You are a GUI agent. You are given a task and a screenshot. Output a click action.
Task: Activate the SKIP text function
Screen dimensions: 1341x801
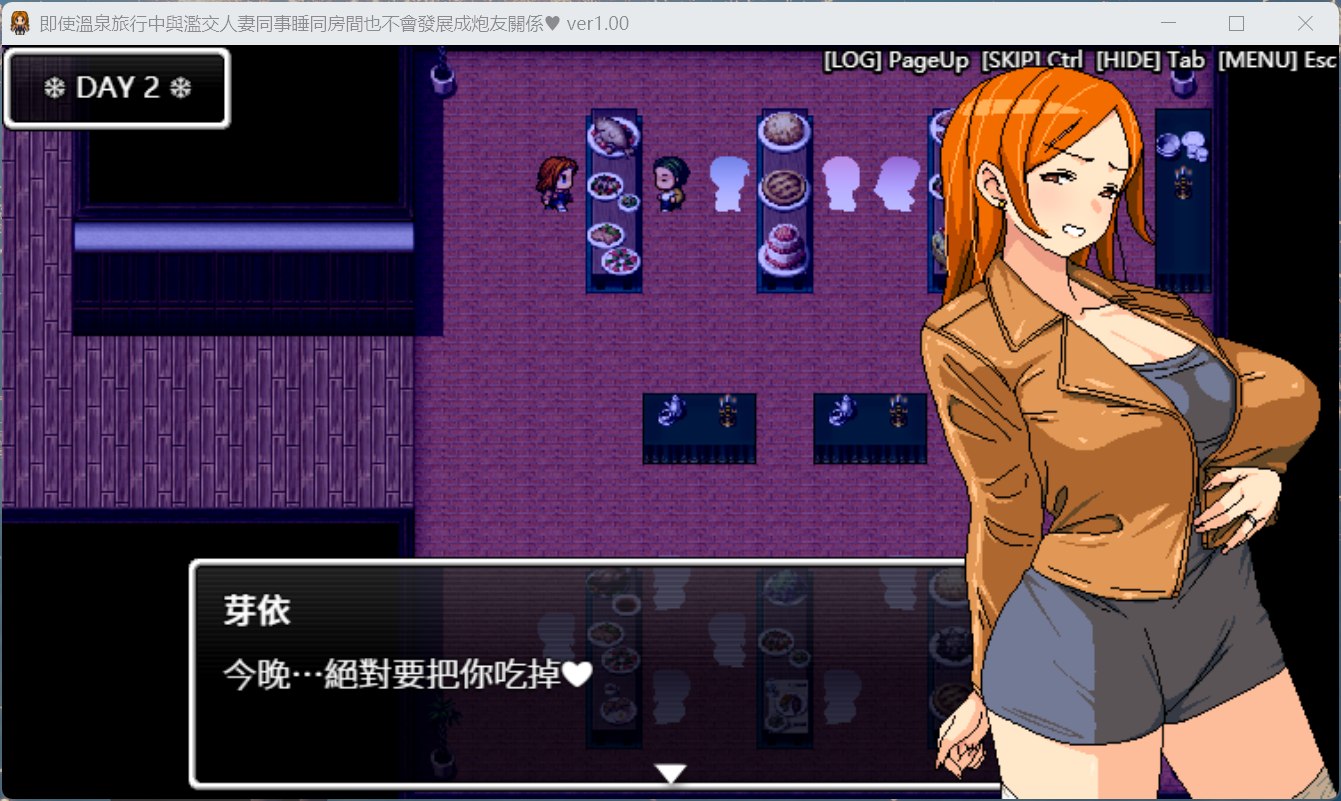pos(1013,60)
